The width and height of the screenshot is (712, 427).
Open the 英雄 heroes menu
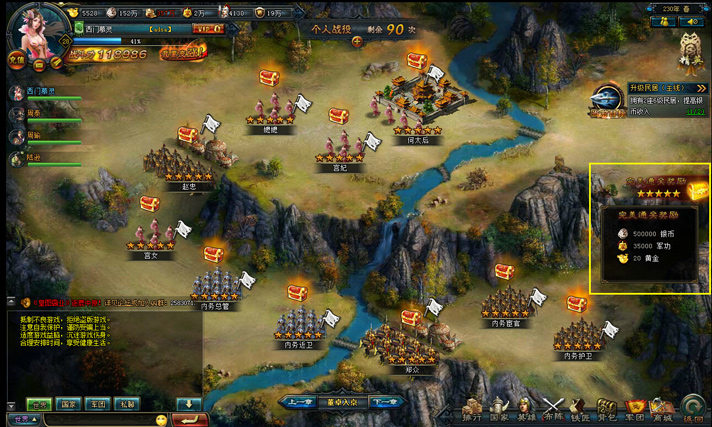pyautogui.click(x=526, y=409)
